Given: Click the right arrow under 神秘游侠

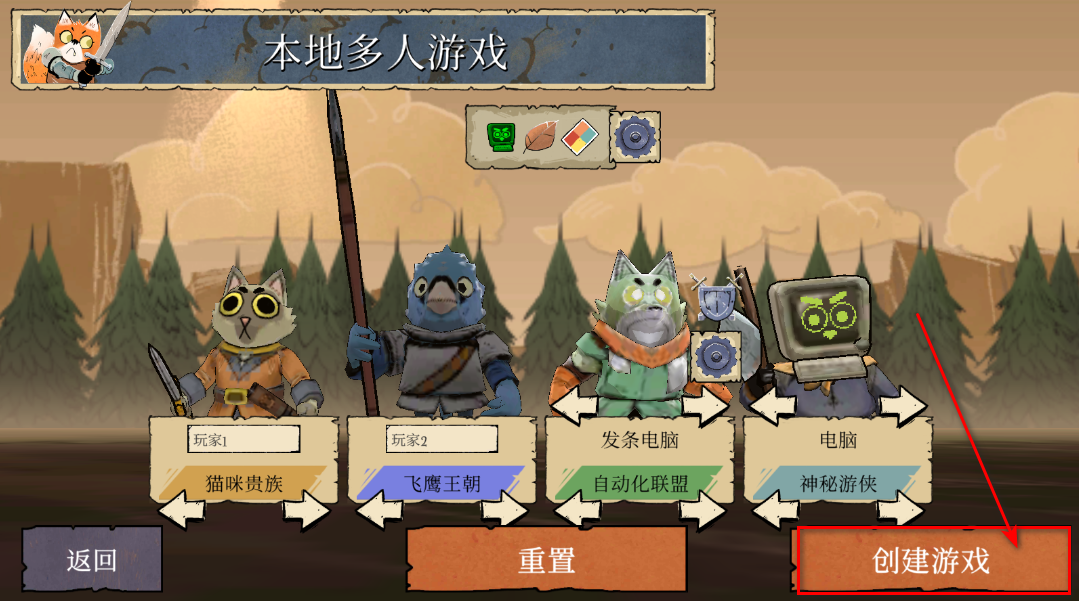Looking at the screenshot, I should tap(900, 510).
